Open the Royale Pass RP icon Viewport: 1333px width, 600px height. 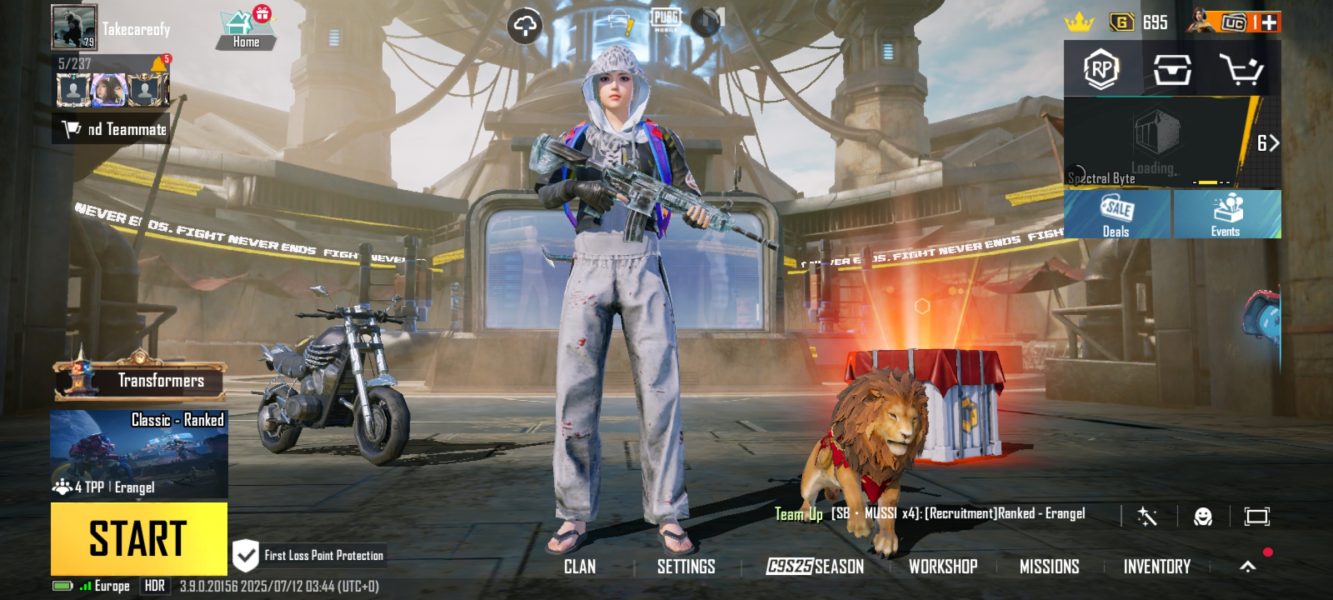[1101, 69]
